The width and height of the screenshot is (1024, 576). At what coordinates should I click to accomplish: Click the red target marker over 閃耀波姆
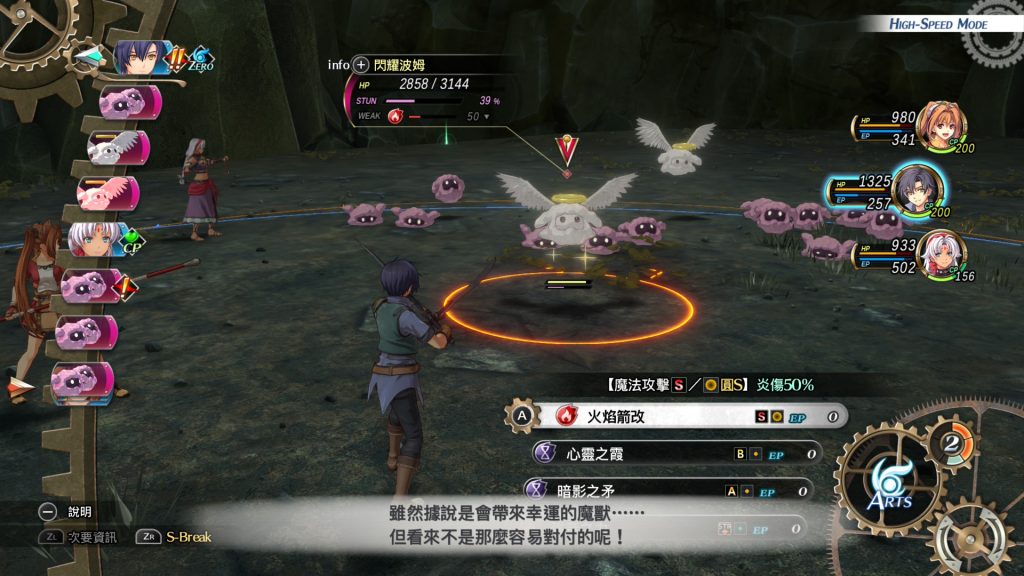click(567, 150)
